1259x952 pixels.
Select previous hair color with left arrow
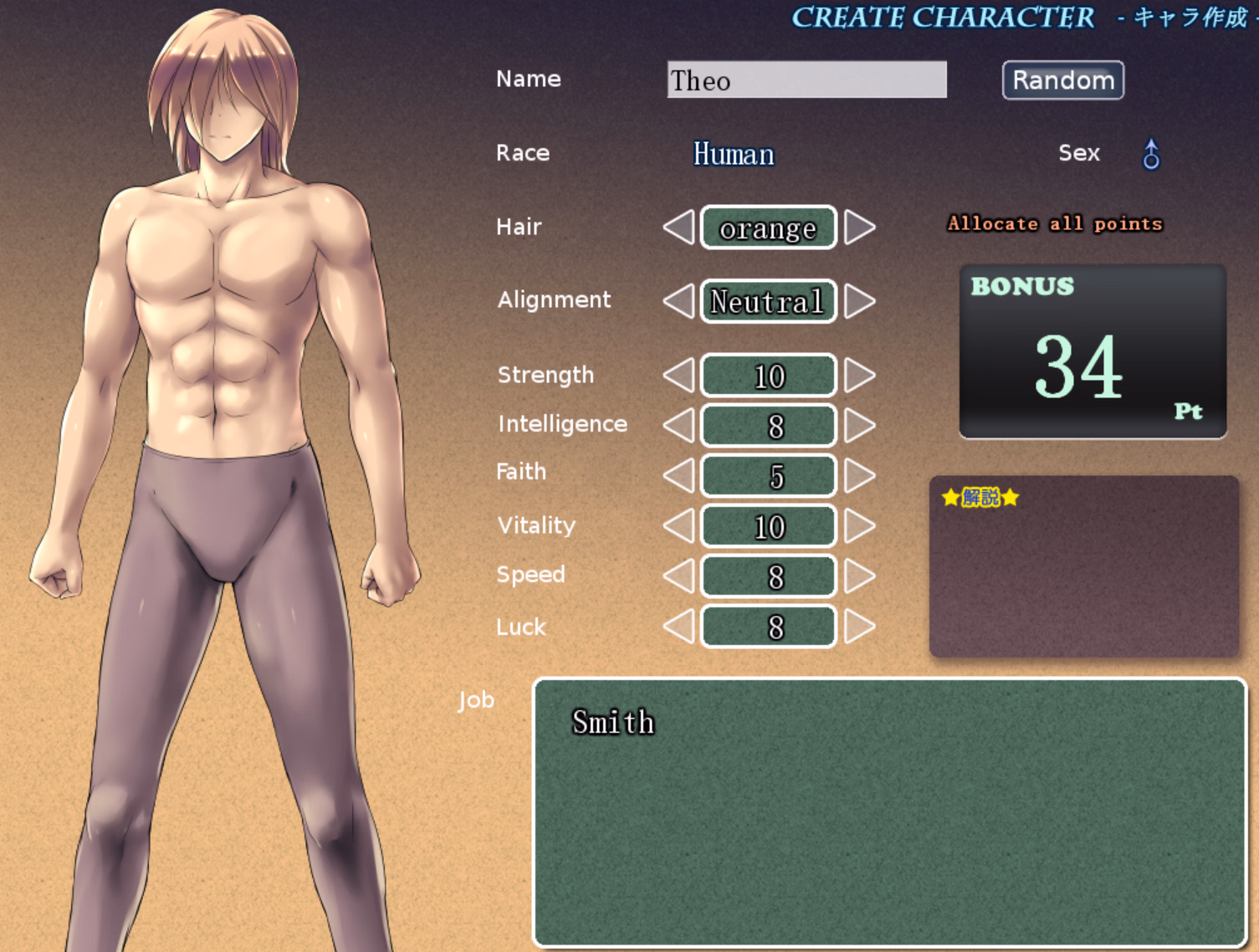[x=678, y=228]
